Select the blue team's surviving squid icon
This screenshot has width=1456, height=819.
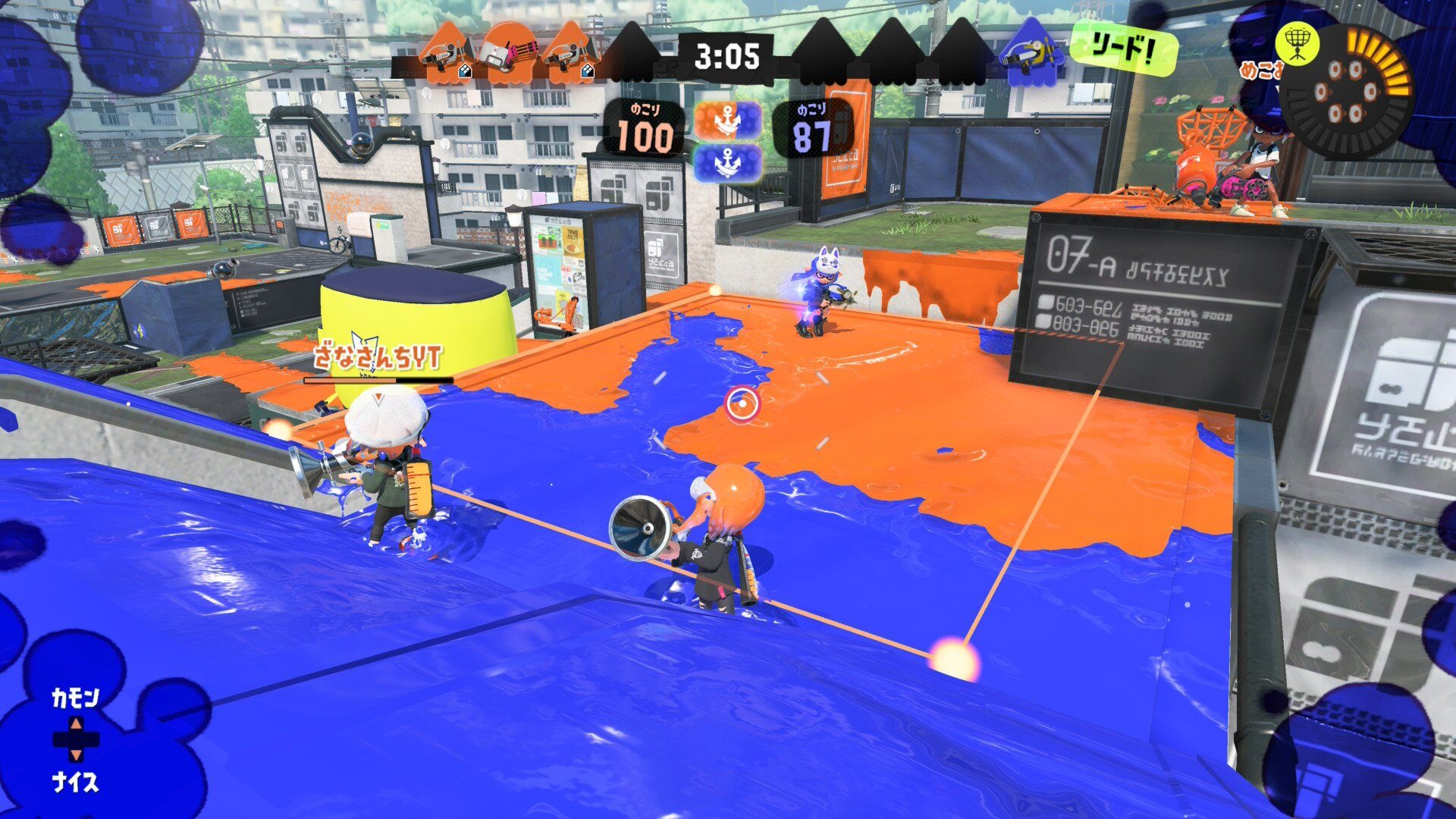1029,52
